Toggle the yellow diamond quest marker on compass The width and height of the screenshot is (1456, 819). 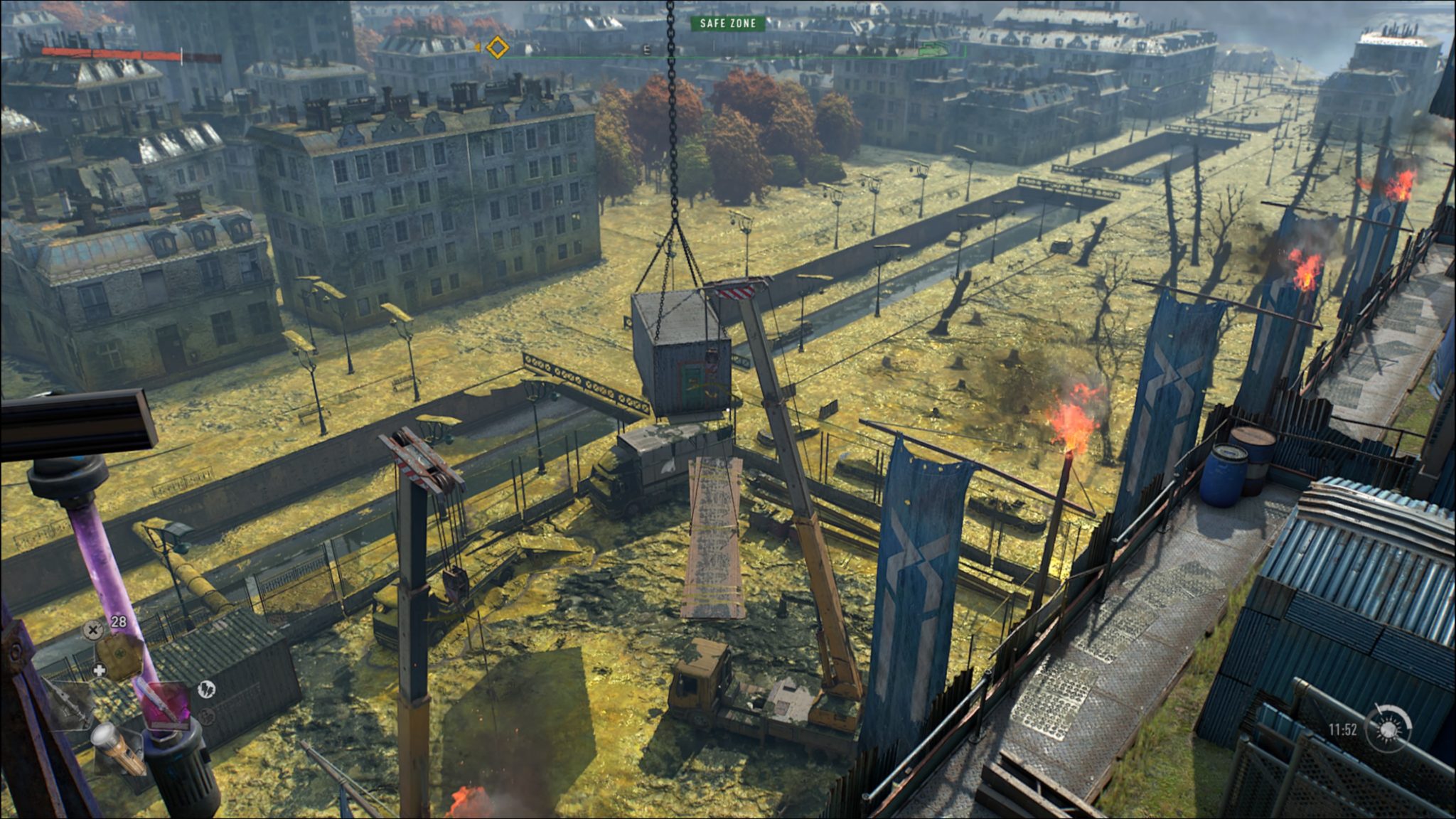[x=496, y=47]
